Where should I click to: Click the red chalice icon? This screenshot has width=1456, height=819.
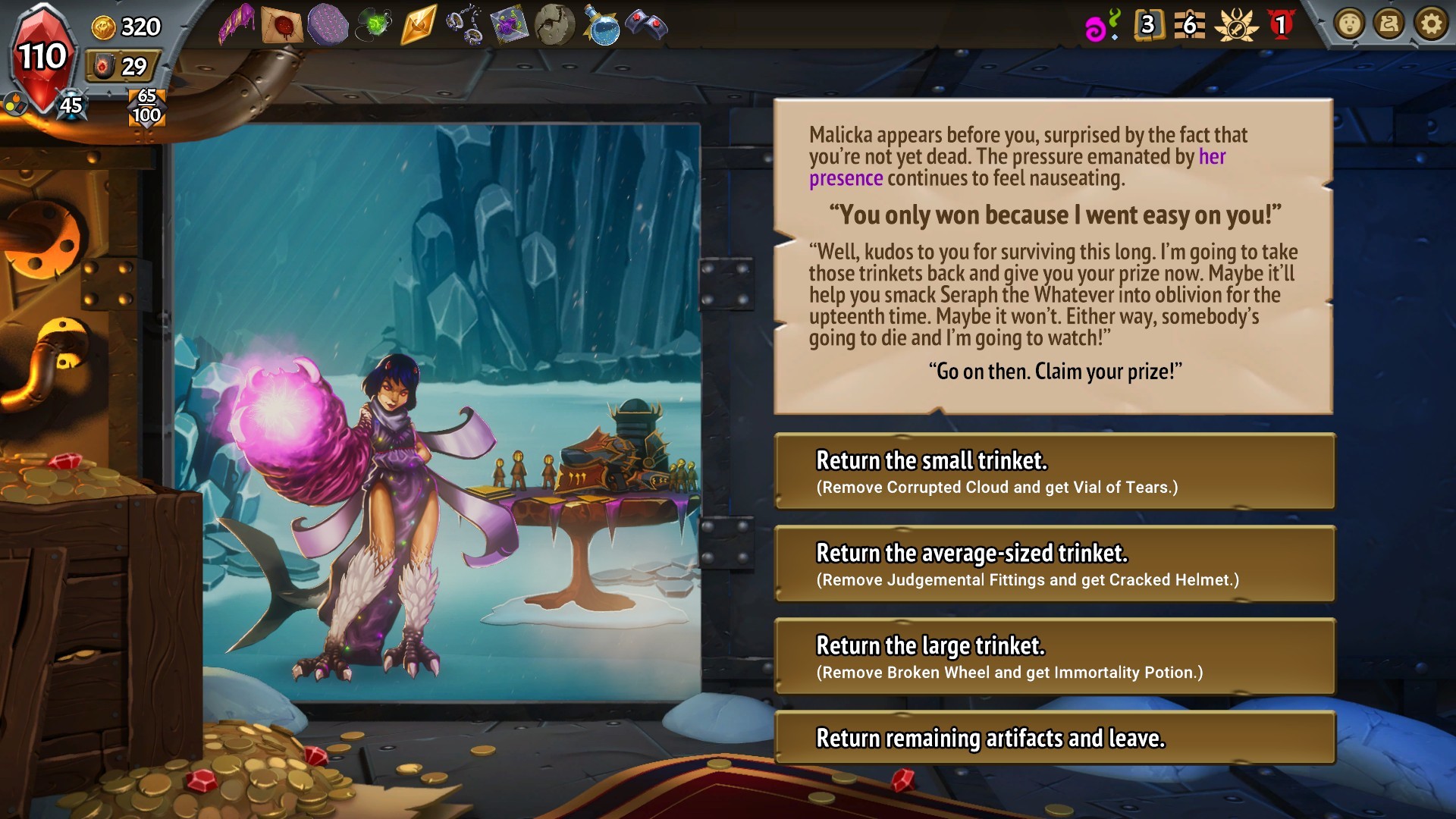pyautogui.click(x=1281, y=26)
